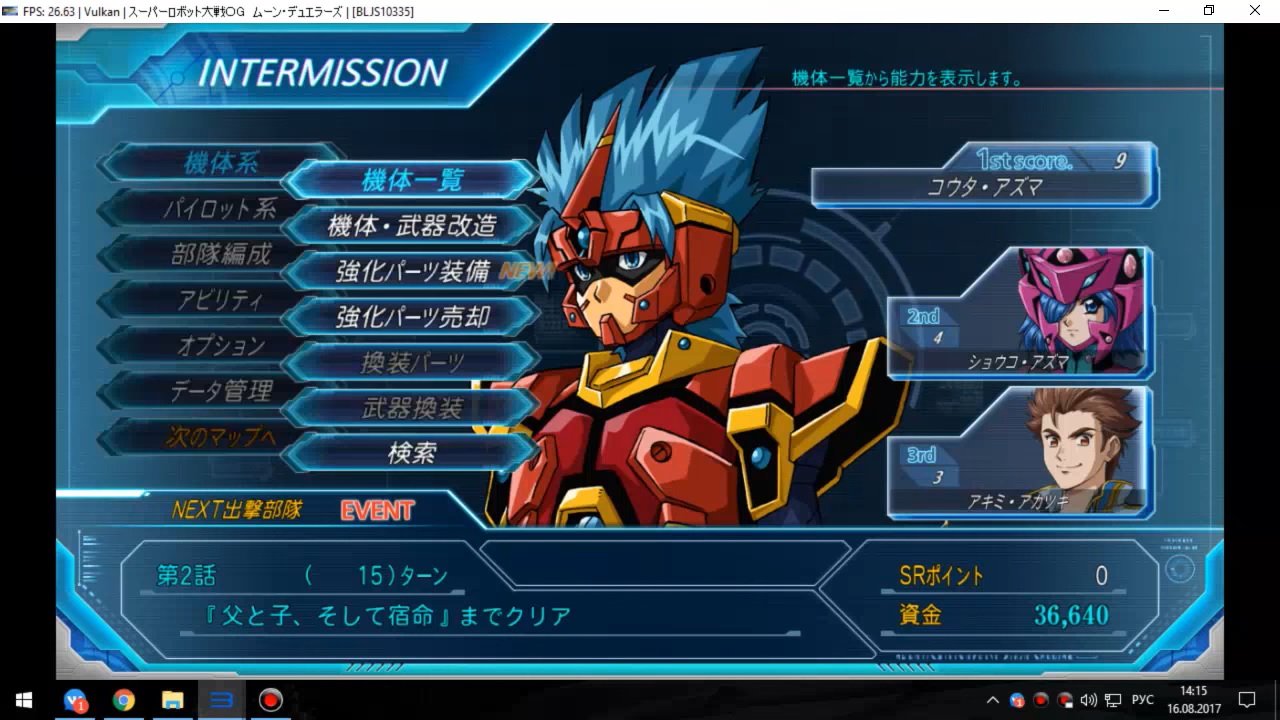Select the 武器換装 option
The image size is (1280, 720).
pyautogui.click(x=412, y=408)
